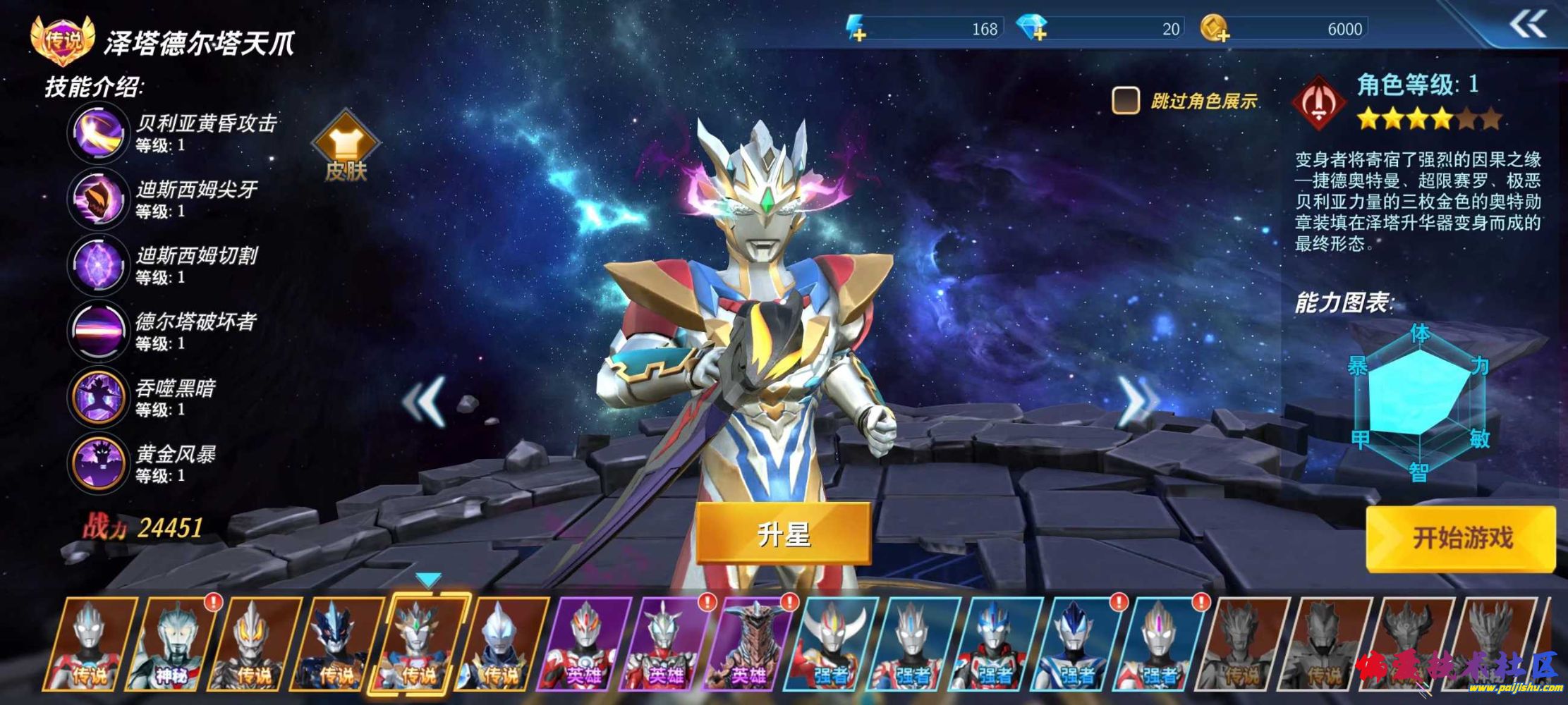View the 吞噬黑暗 skill icon
The width and height of the screenshot is (1568, 705).
pos(97,397)
